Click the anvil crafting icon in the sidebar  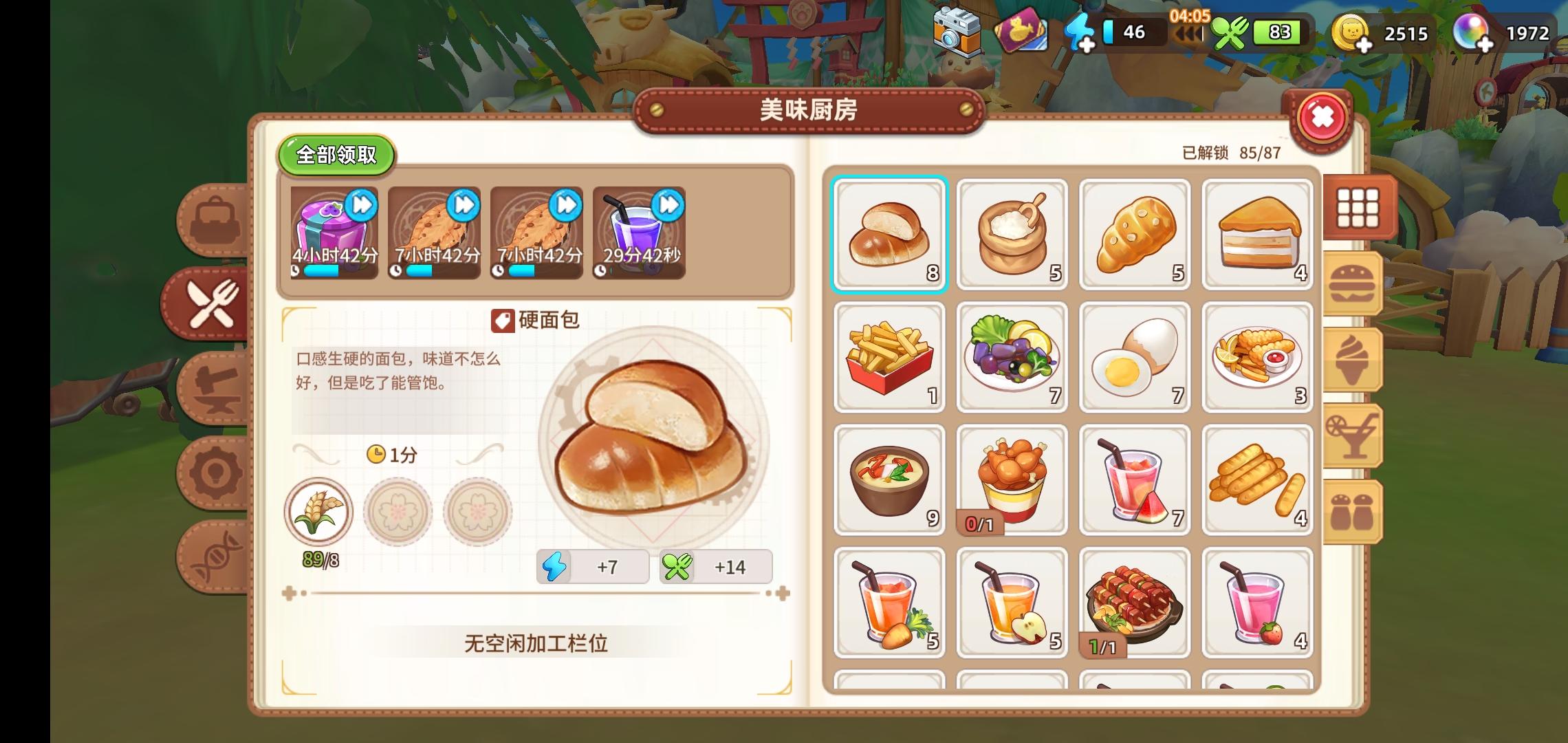pos(213,387)
